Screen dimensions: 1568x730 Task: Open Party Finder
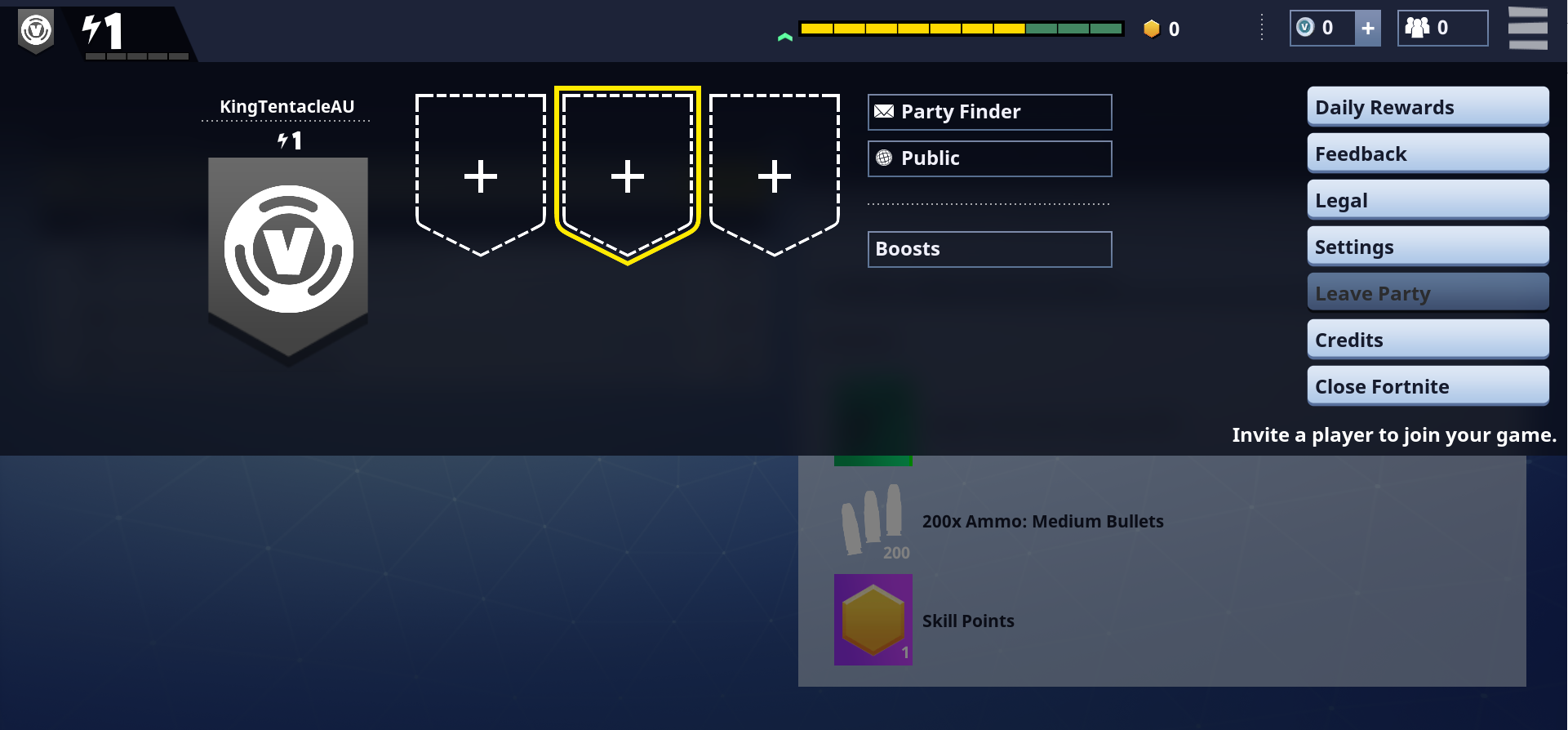pyautogui.click(x=988, y=112)
